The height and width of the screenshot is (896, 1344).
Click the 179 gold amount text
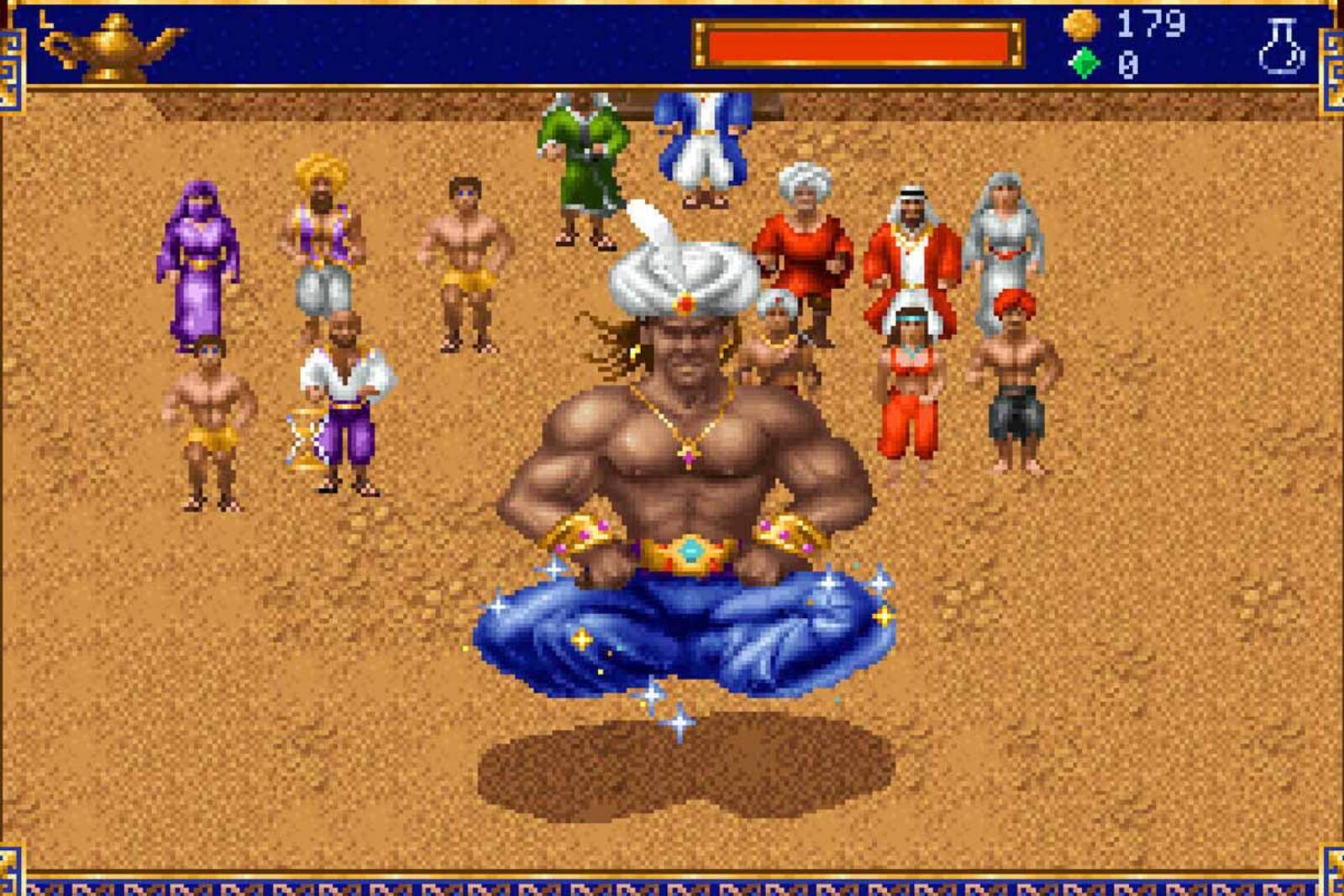click(x=1151, y=25)
